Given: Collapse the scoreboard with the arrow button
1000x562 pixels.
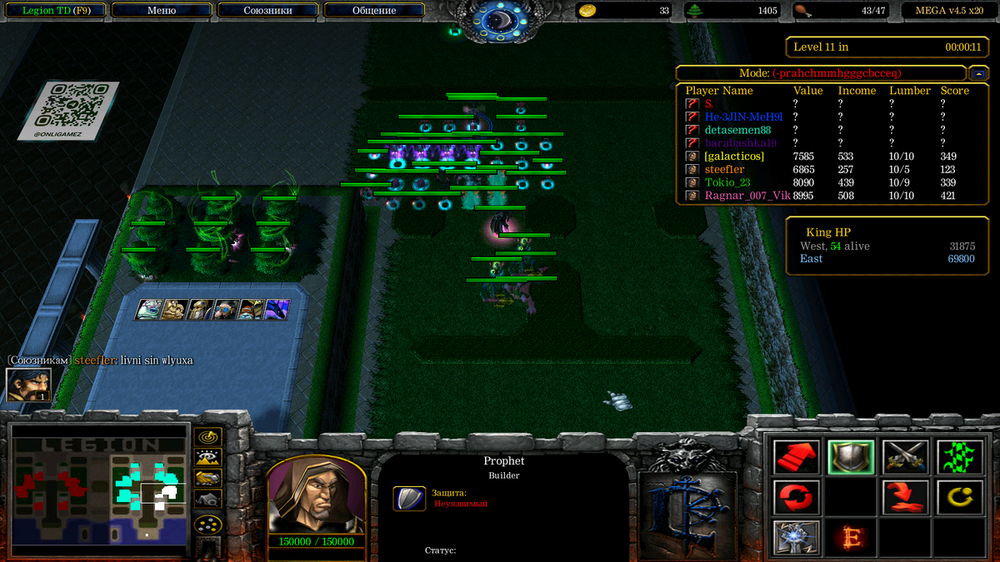Looking at the screenshot, I should (x=978, y=73).
